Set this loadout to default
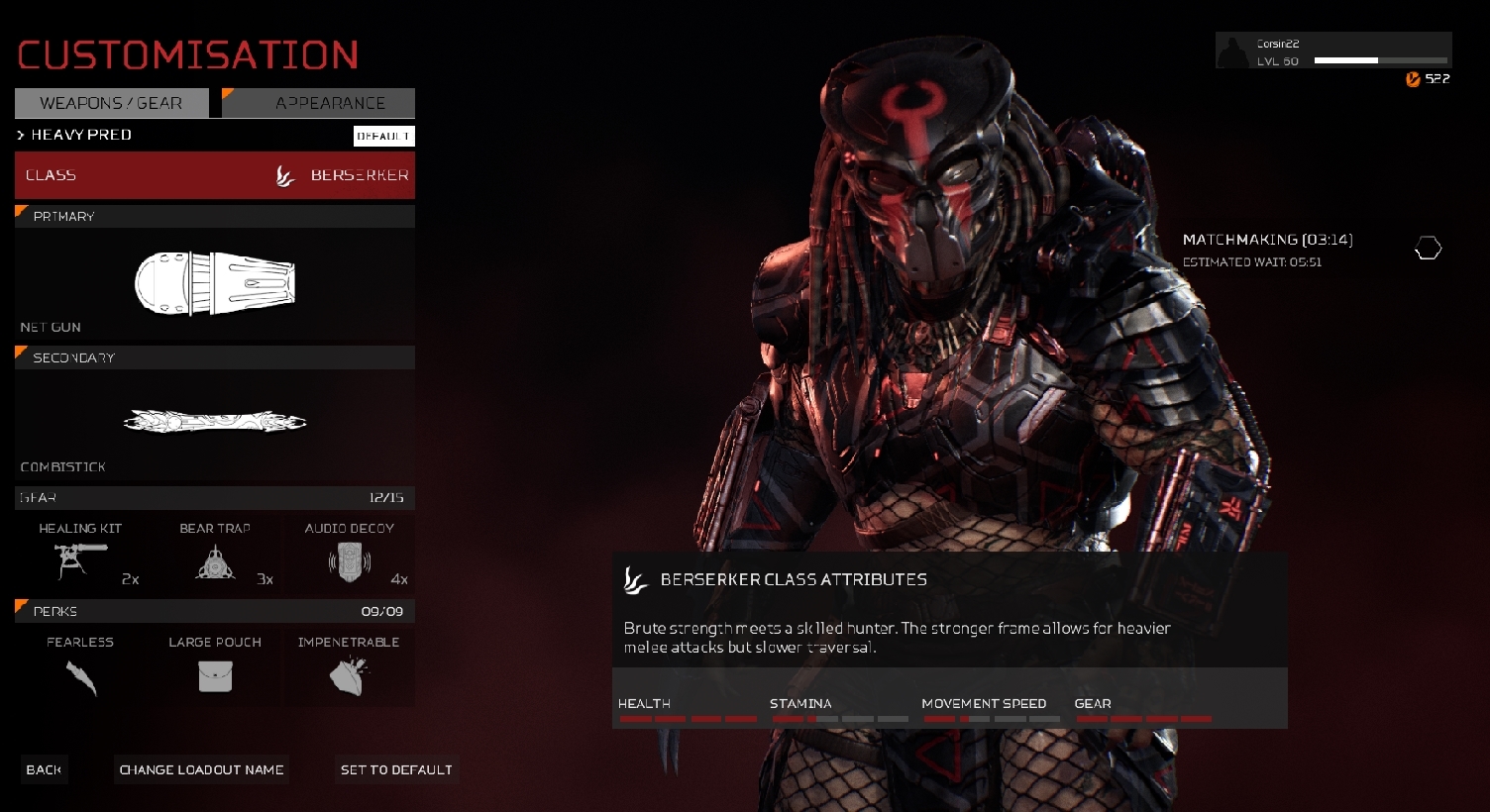 pos(396,769)
